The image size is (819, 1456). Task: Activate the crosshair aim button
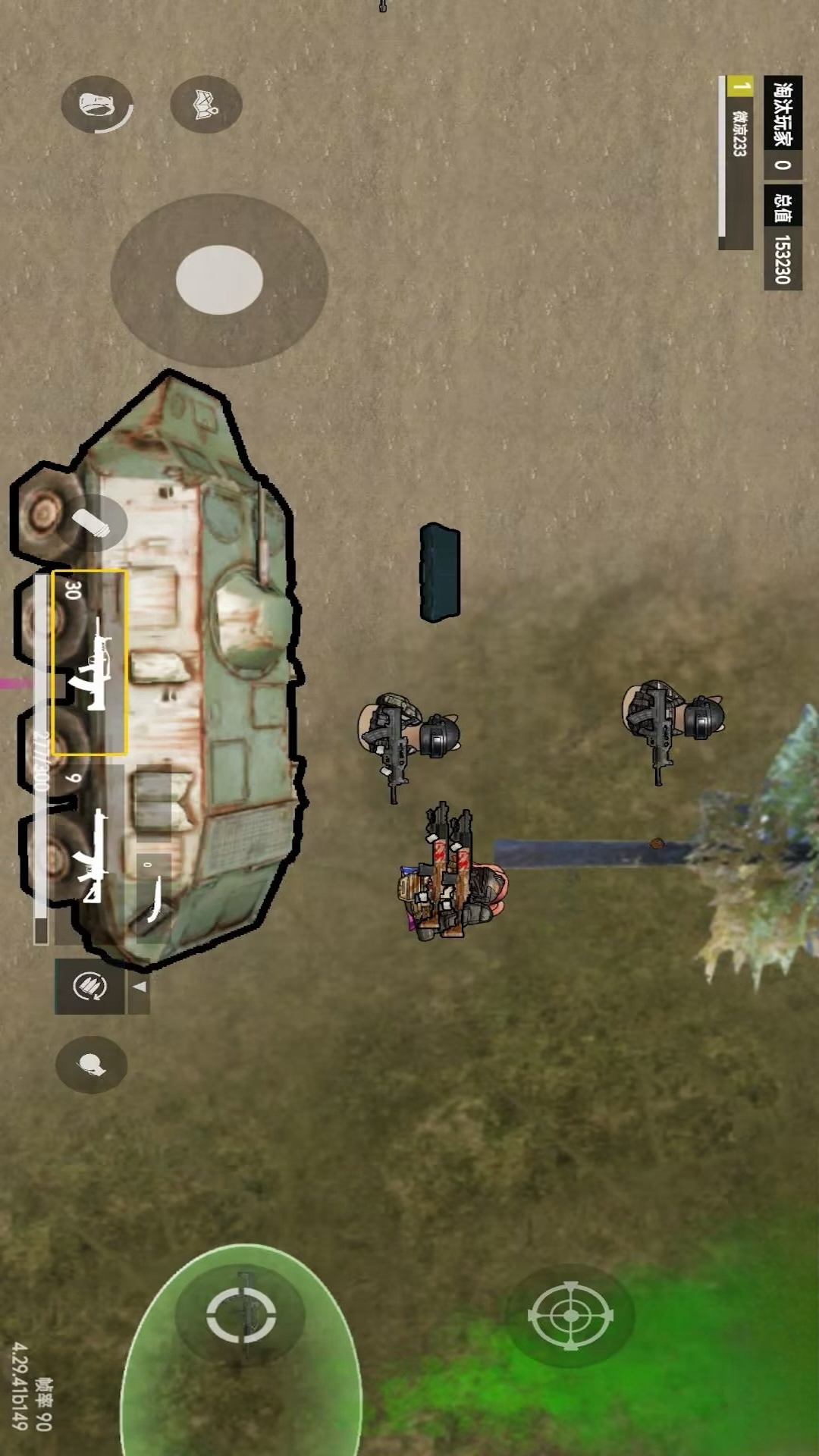pos(570,1316)
